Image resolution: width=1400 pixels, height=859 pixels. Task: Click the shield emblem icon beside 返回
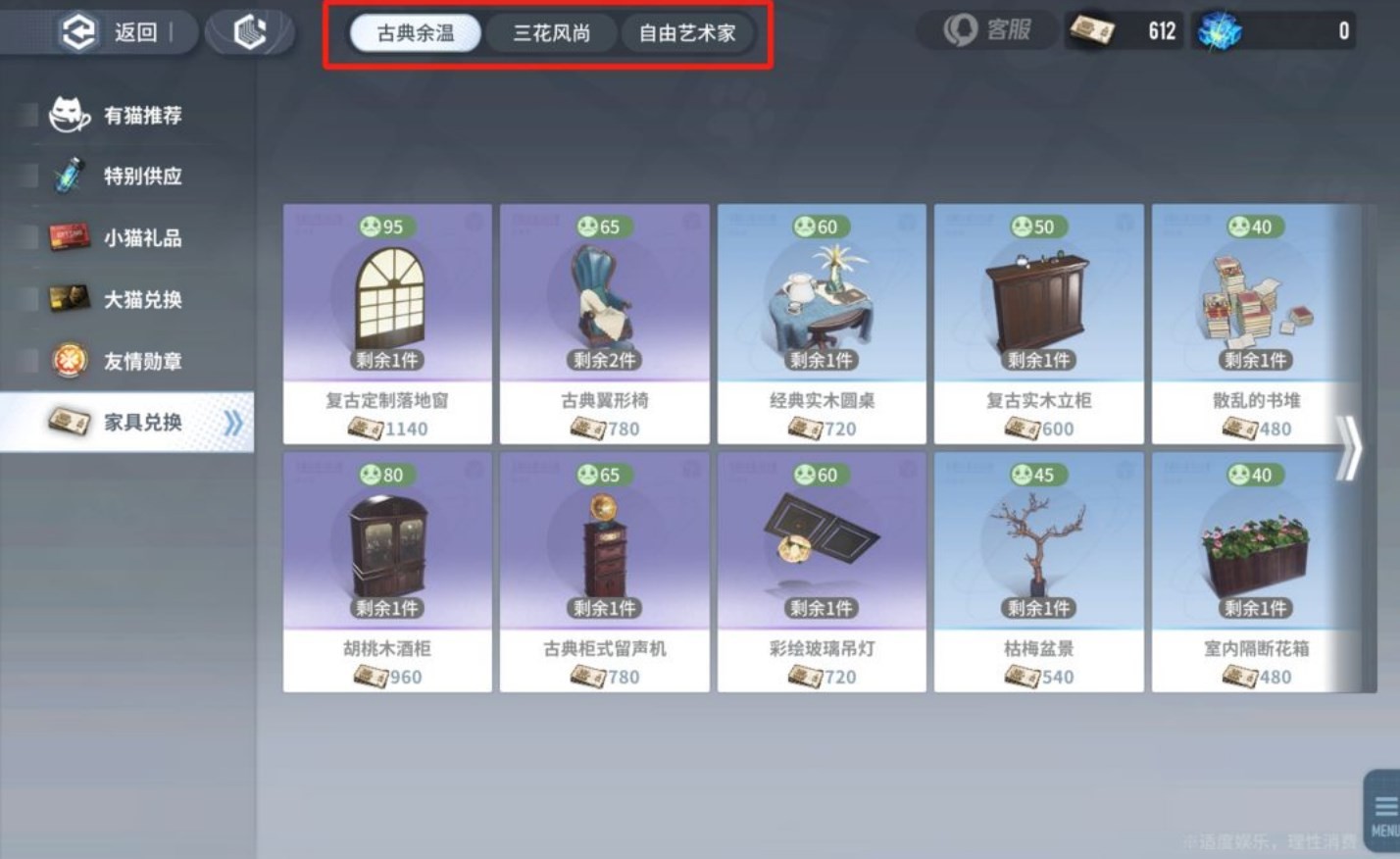pyautogui.click(x=251, y=29)
